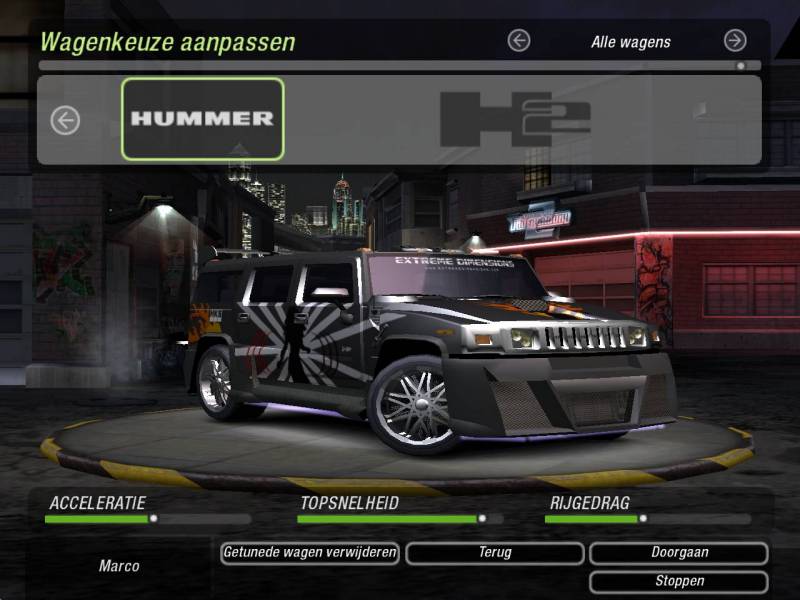Choose the H2 model logo tile
Image resolution: width=800 pixels, height=600 pixels.
coord(515,119)
